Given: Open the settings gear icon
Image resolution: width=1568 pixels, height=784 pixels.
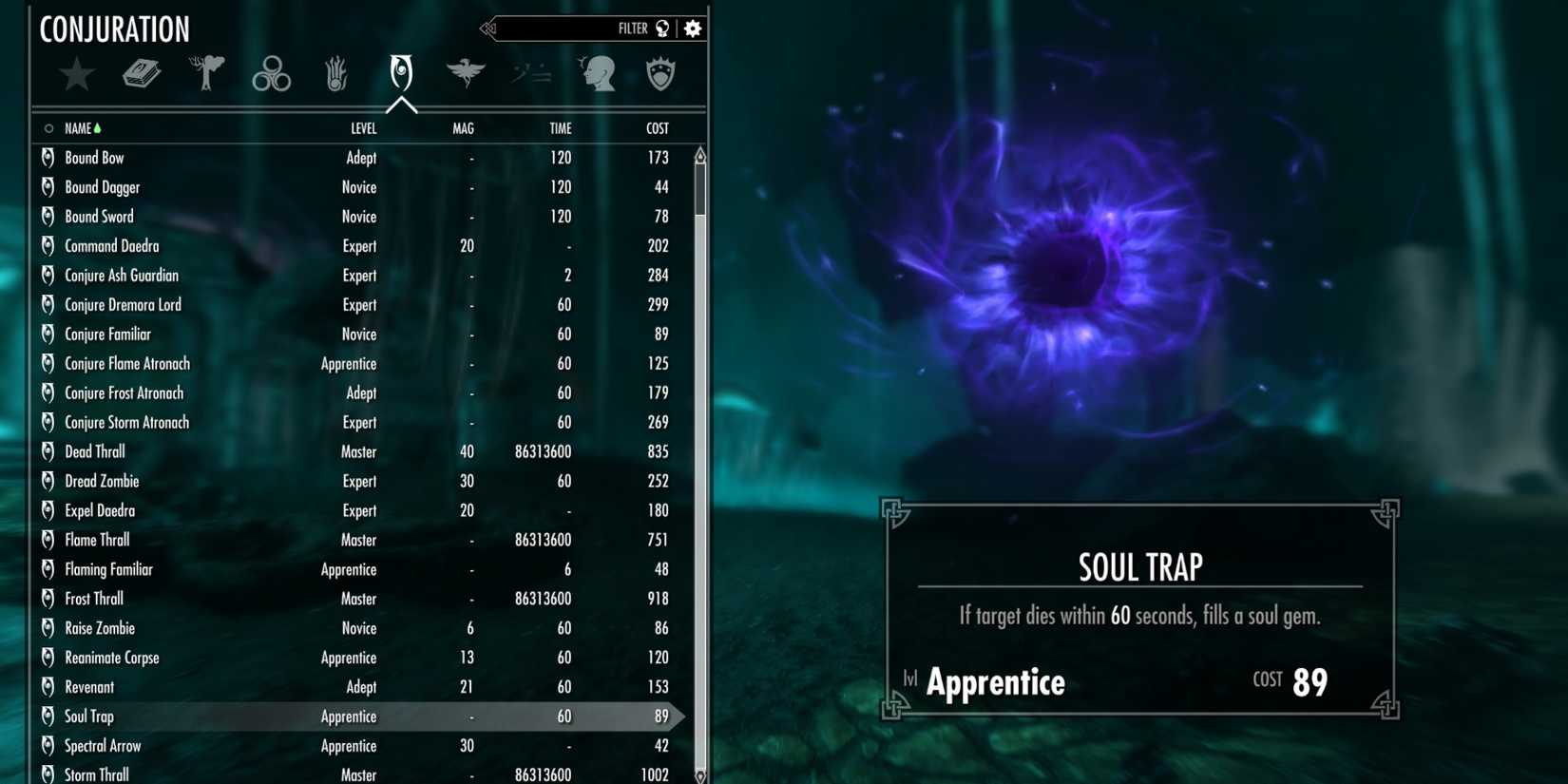Looking at the screenshot, I should tap(692, 28).
